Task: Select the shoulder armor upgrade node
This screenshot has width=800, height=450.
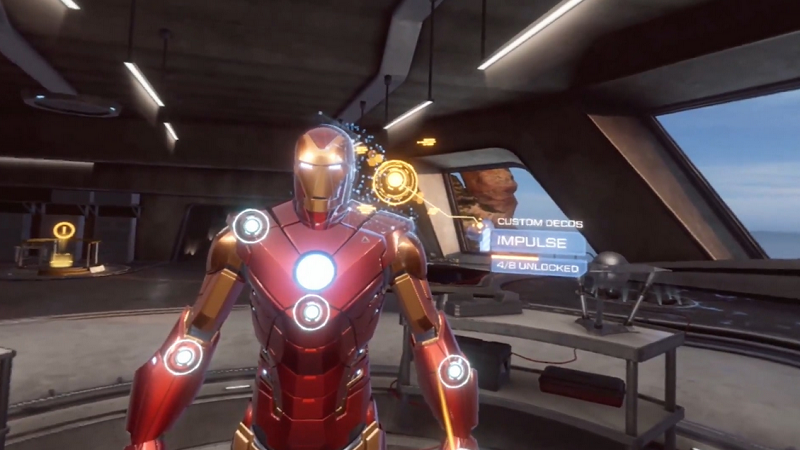Action: pos(250,226)
